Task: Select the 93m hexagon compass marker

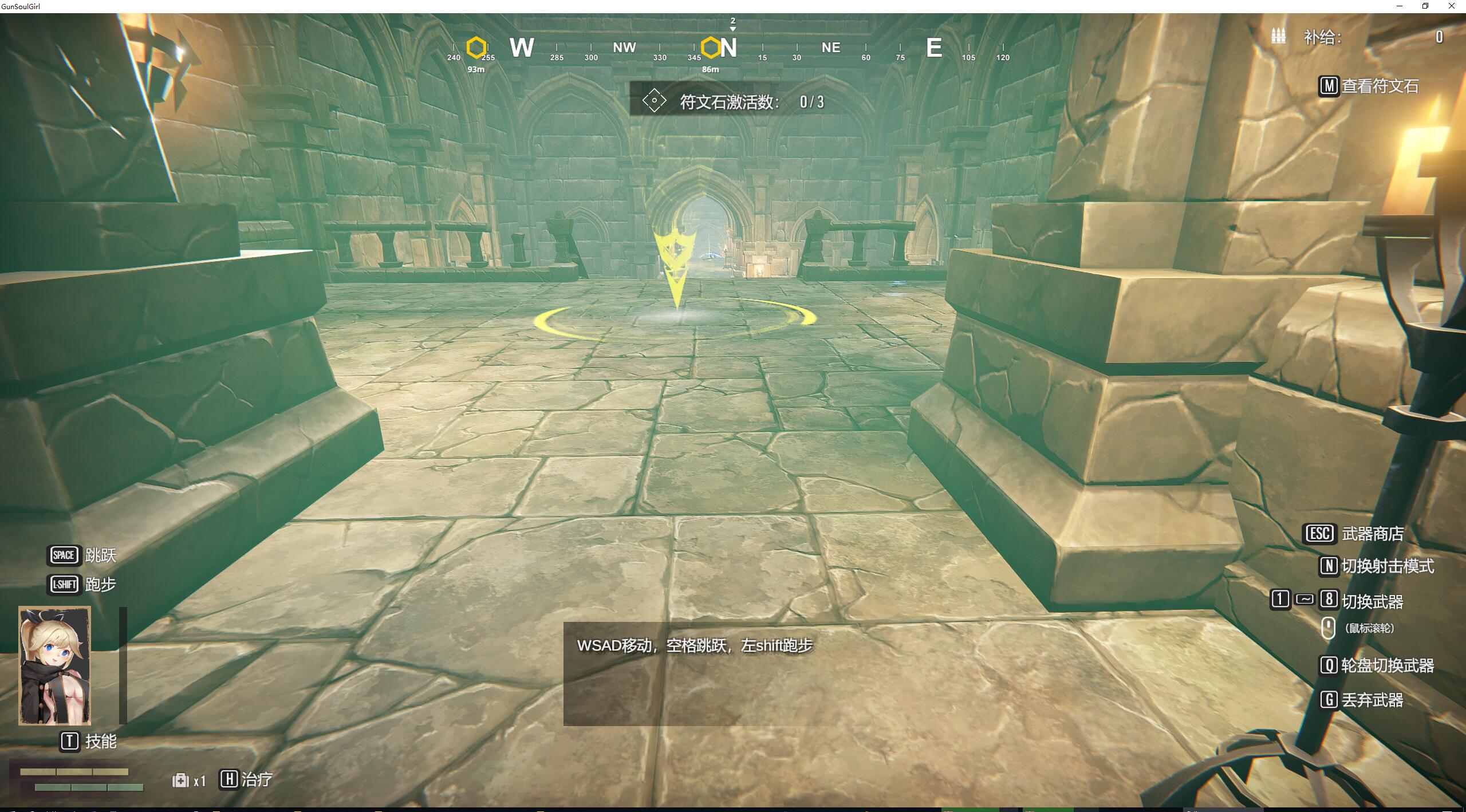Action: [476, 48]
